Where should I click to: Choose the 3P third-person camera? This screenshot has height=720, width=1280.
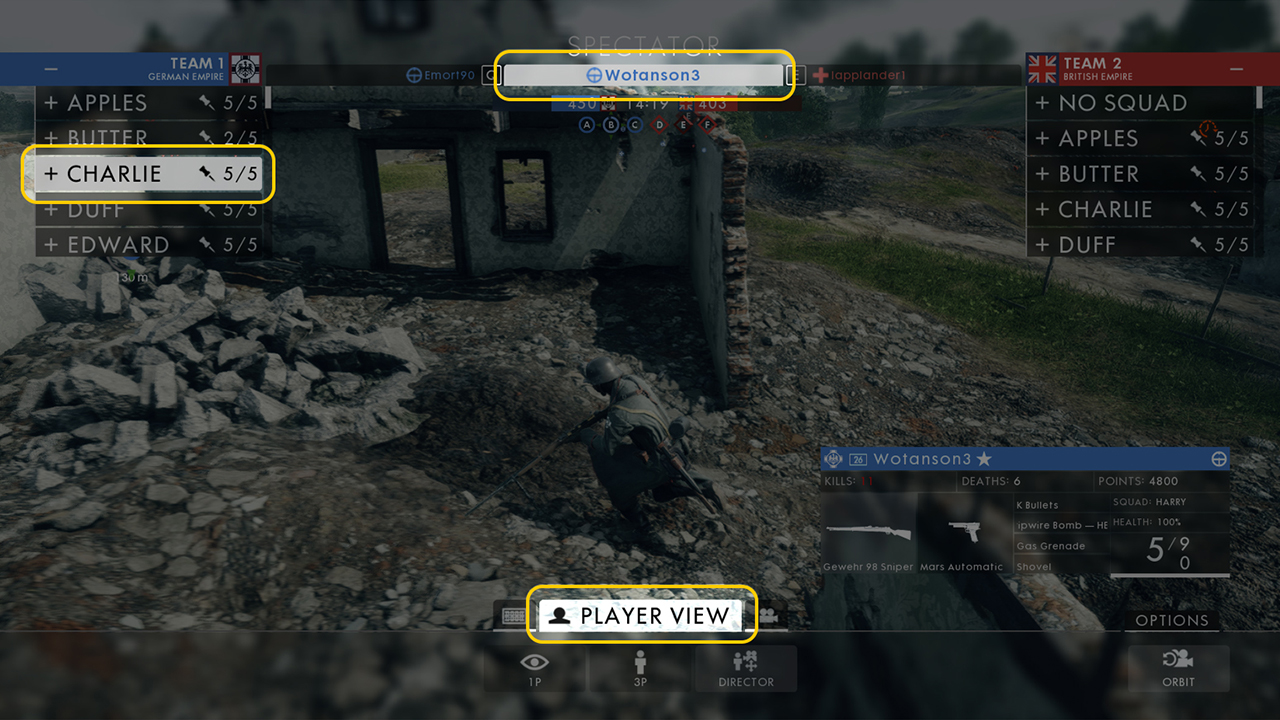click(641, 669)
